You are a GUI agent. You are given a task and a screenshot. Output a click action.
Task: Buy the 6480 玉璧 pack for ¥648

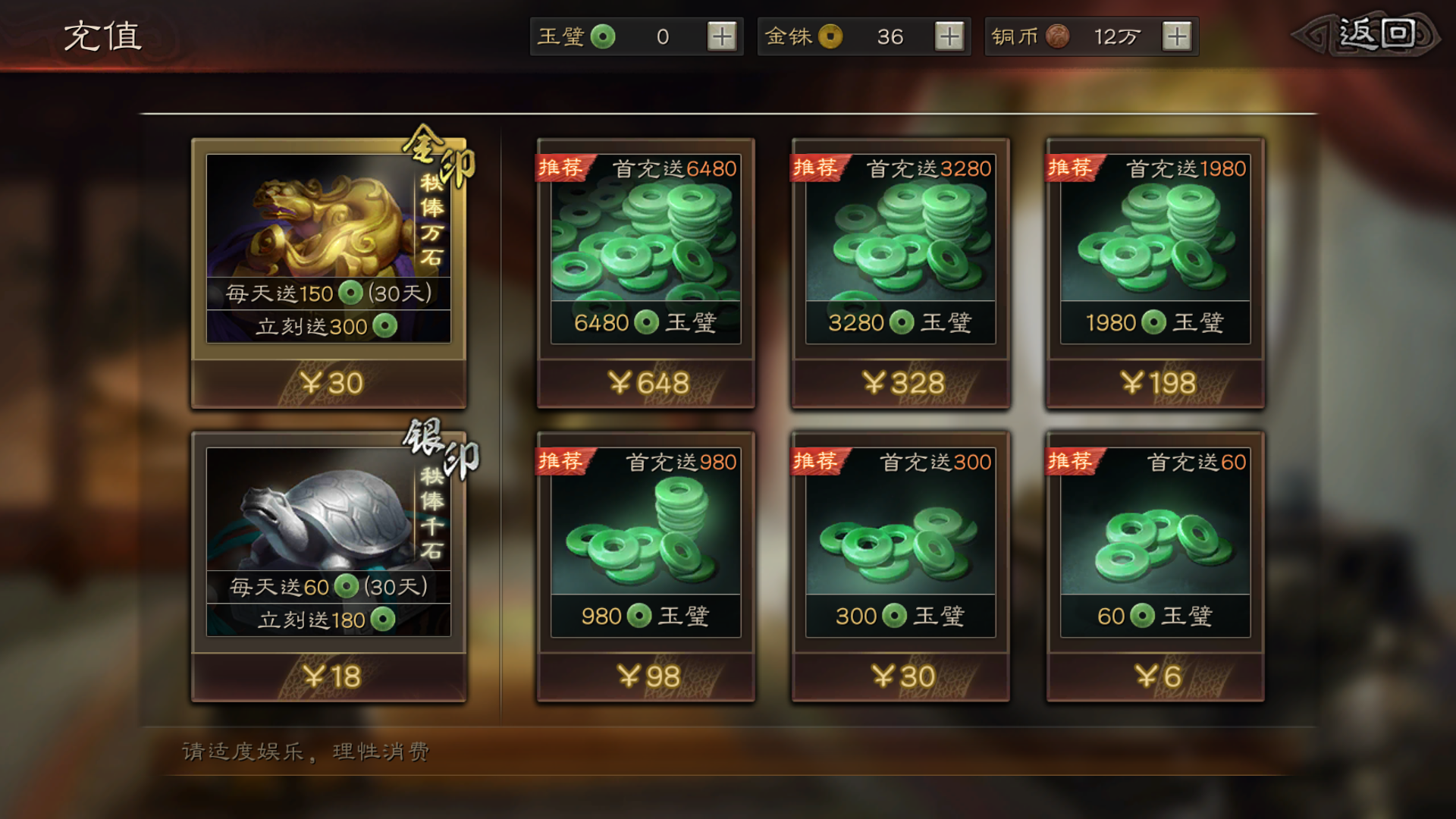point(645,383)
